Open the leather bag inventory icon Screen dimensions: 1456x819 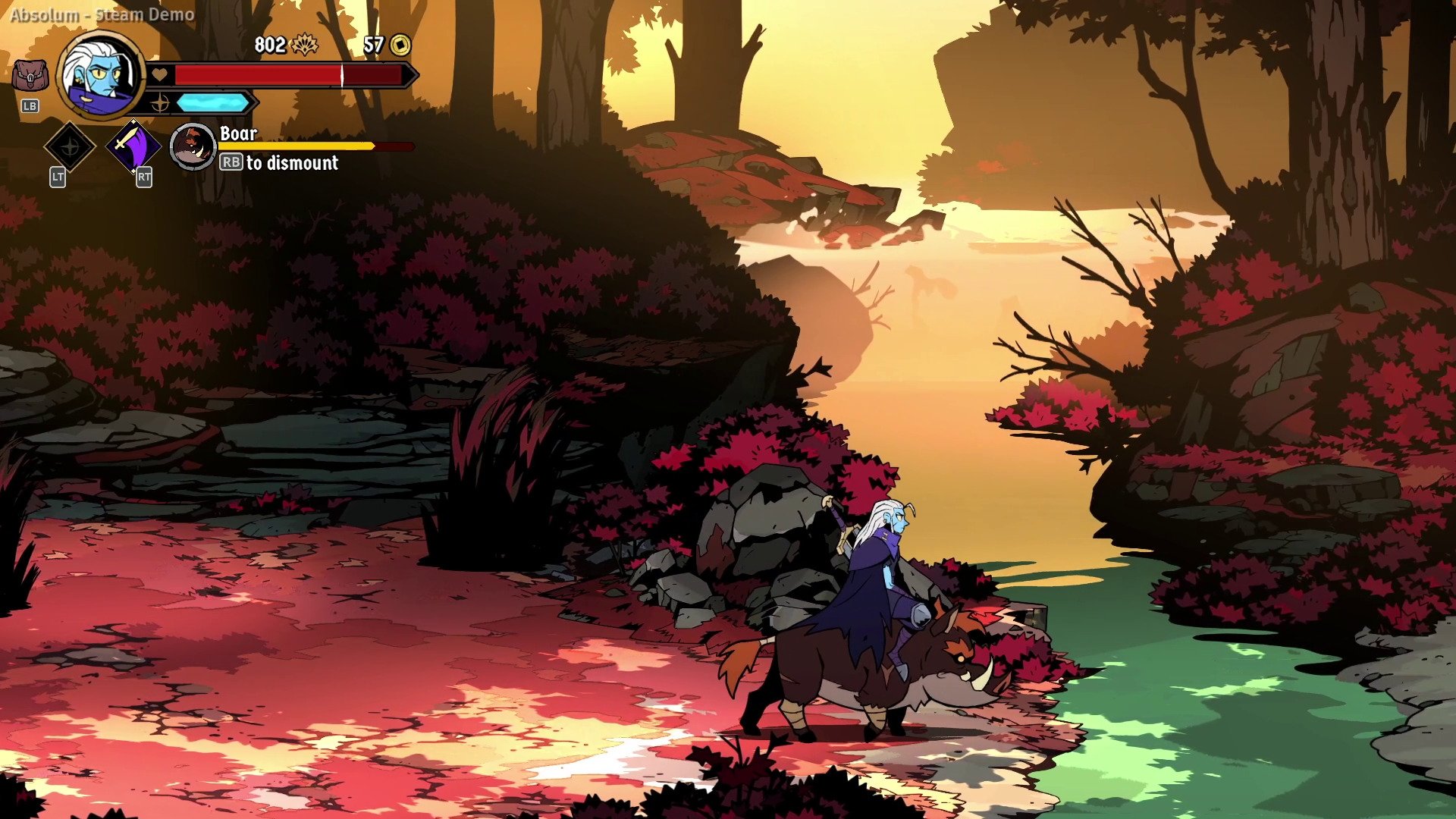[x=30, y=76]
